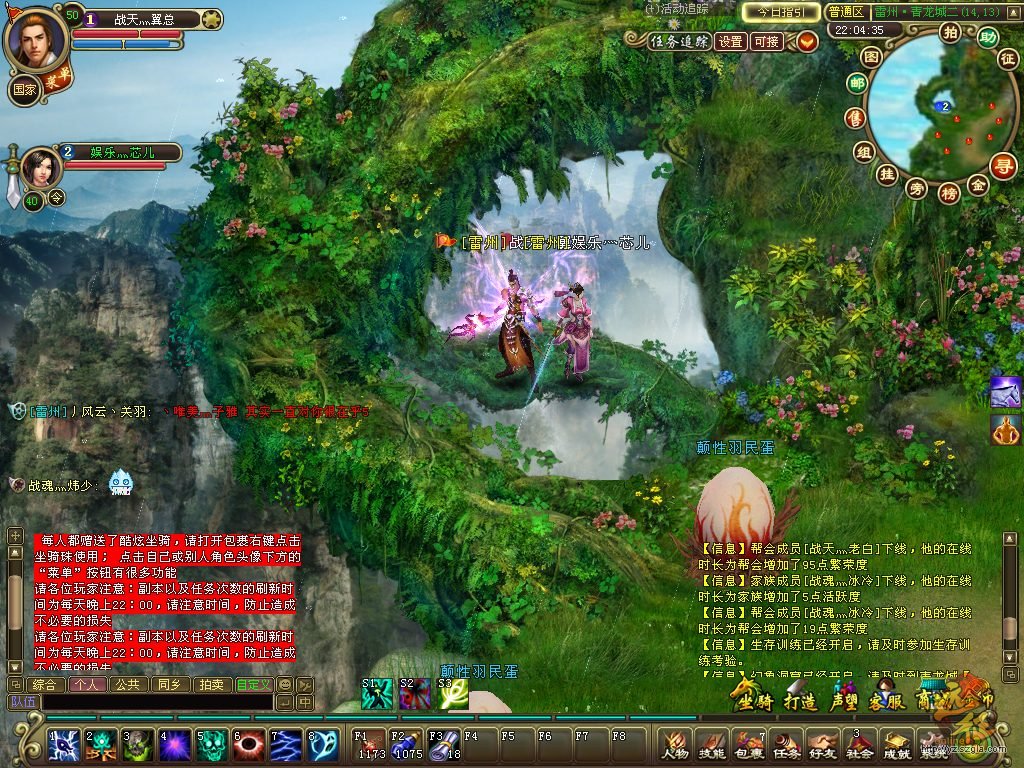The image size is (1024, 768).
Task: Show 可接 available quests
Action: click(767, 41)
